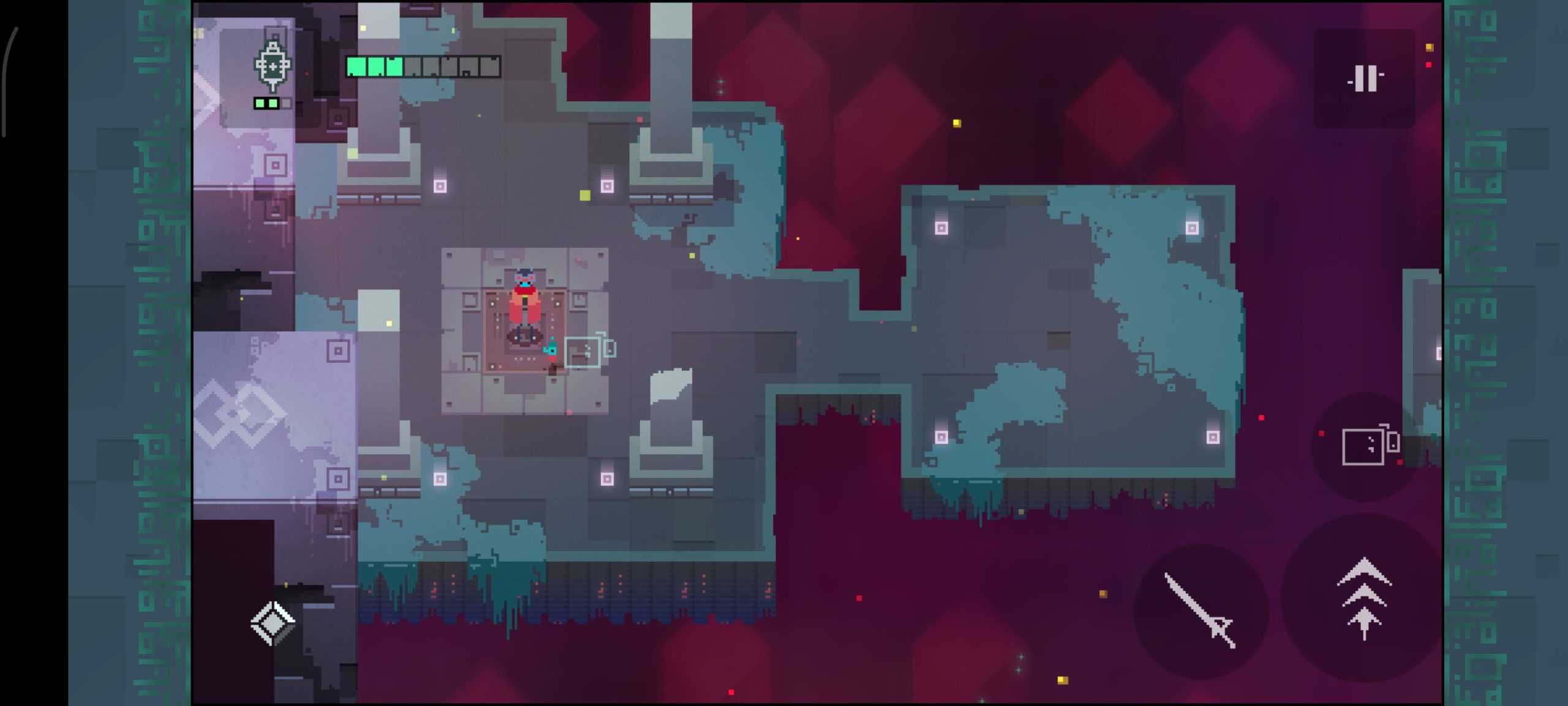
Task: Use the health kit icon
Action: (273, 66)
